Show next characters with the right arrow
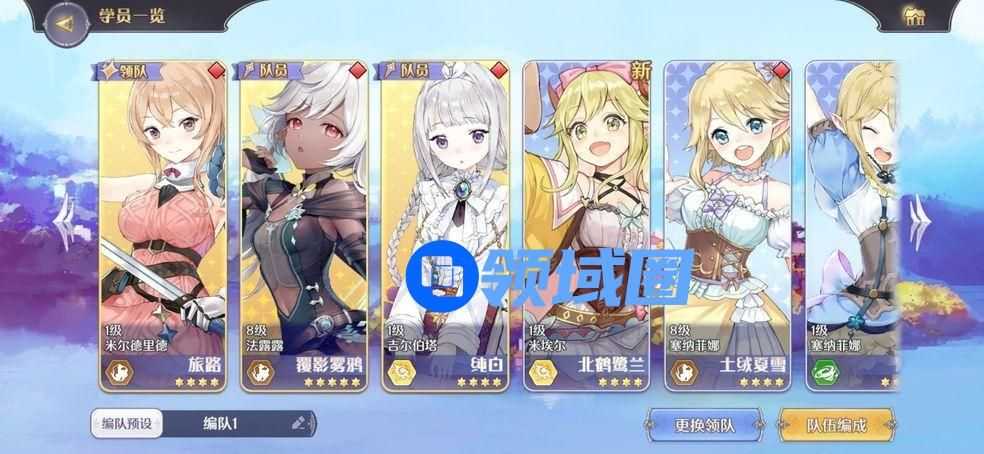This screenshot has height=454, width=984. (x=919, y=222)
